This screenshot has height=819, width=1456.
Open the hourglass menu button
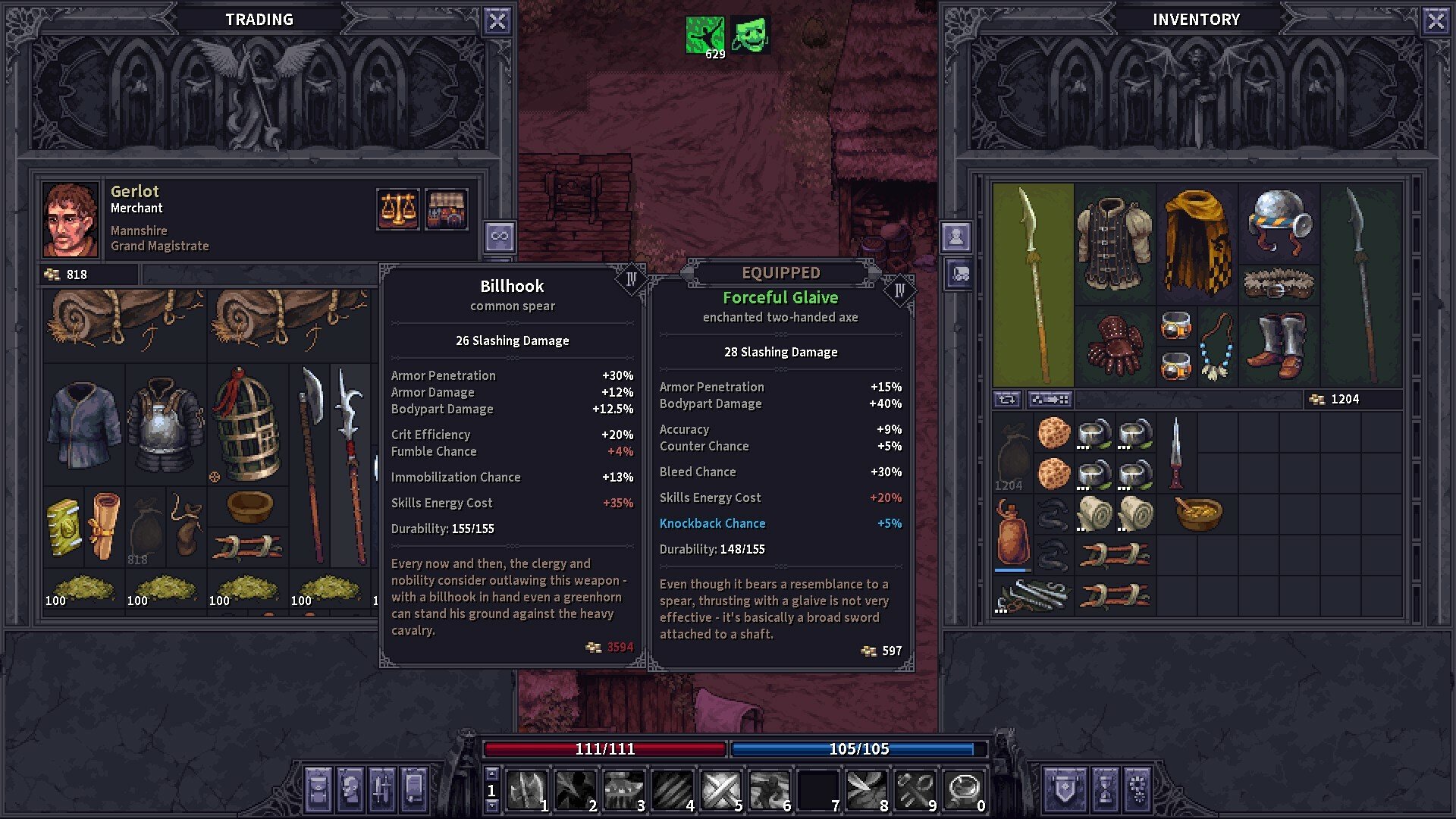[1105, 789]
